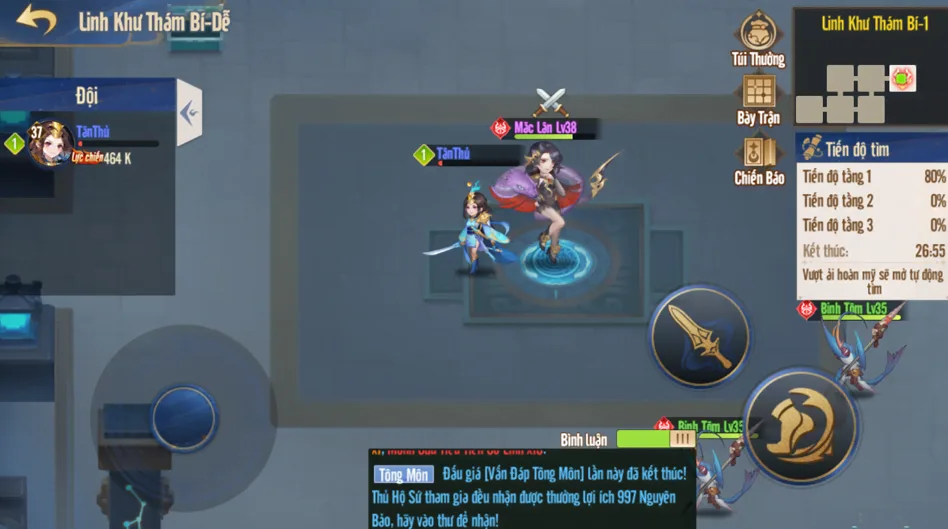Activate the golden helmet skill button

click(799, 426)
